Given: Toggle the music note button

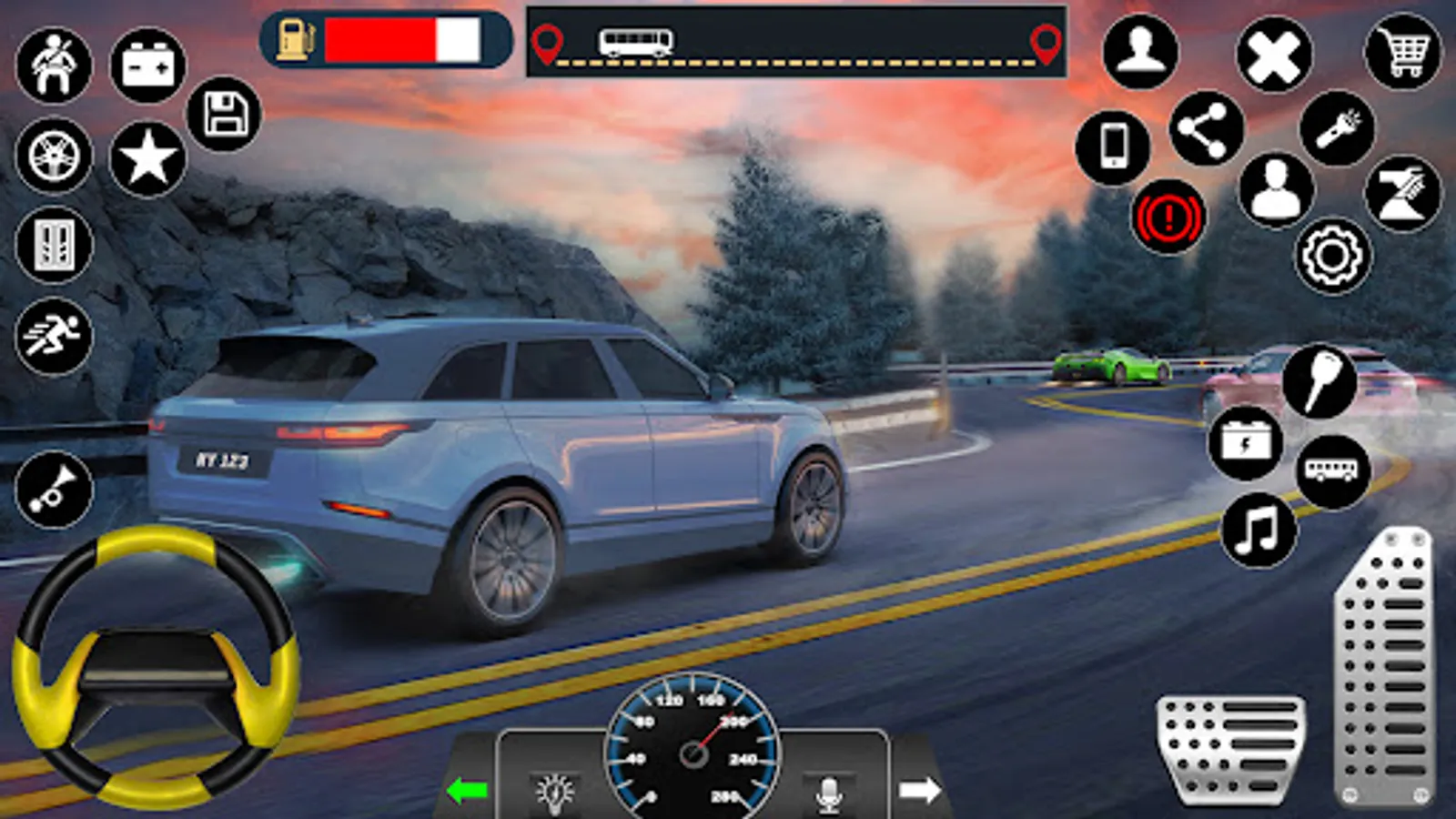Looking at the screenshot, I should (1258, 530).
